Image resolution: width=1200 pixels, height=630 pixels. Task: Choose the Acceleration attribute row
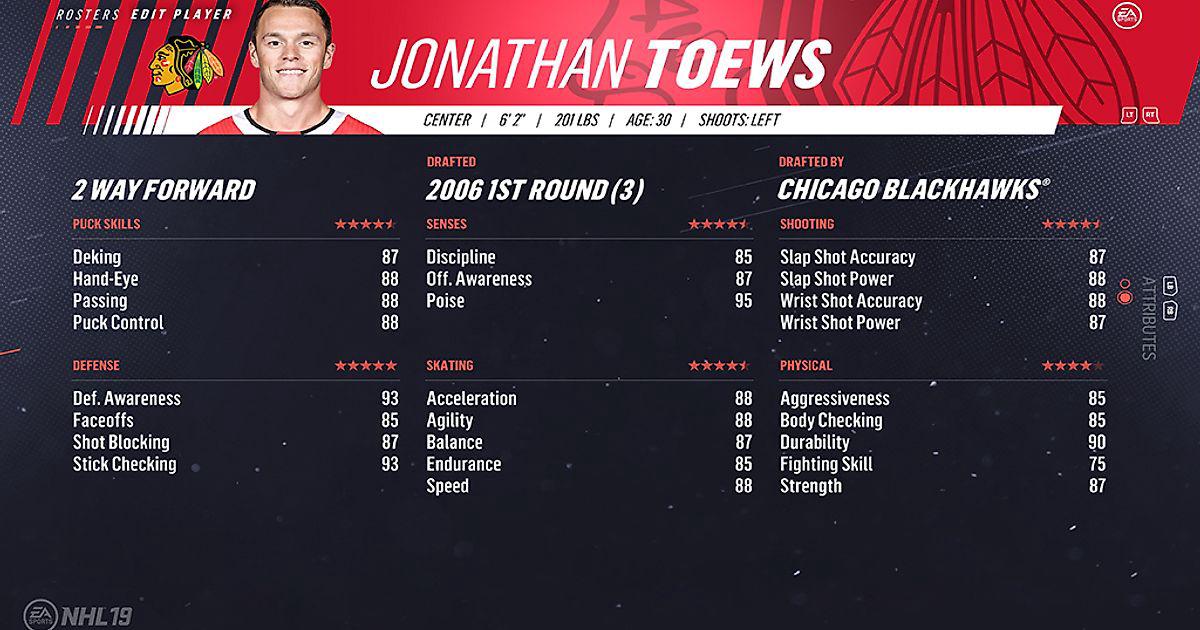588,398
